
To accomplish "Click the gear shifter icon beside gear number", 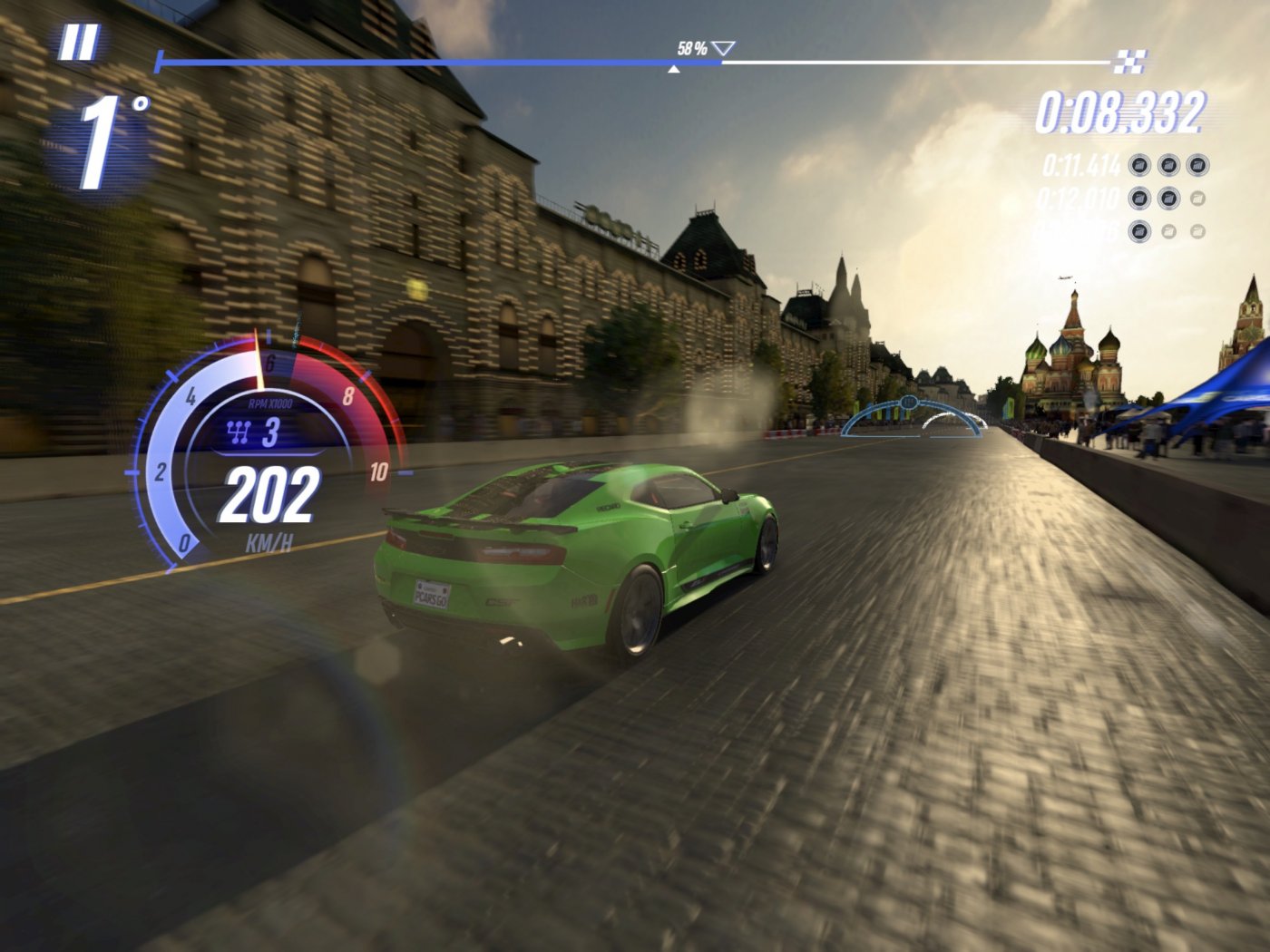I will click(238, 432).
